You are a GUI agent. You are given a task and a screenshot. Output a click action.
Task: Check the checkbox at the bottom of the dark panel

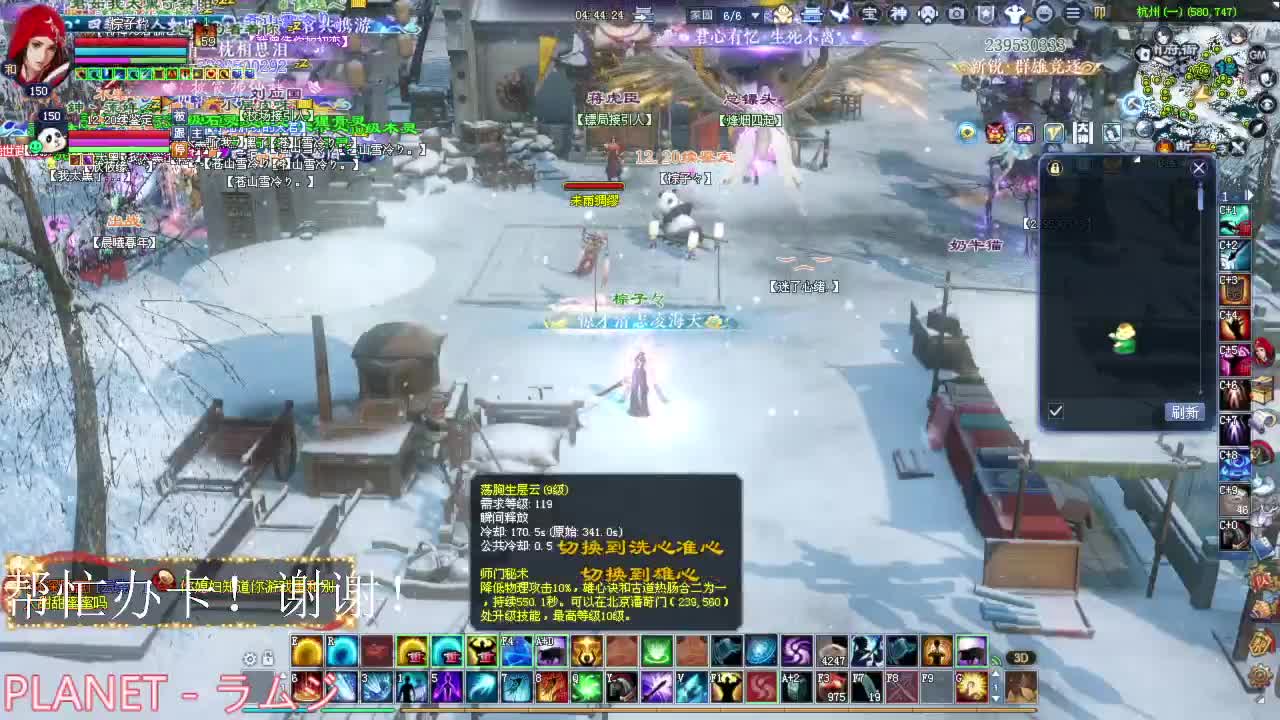tap(1056, 411)
